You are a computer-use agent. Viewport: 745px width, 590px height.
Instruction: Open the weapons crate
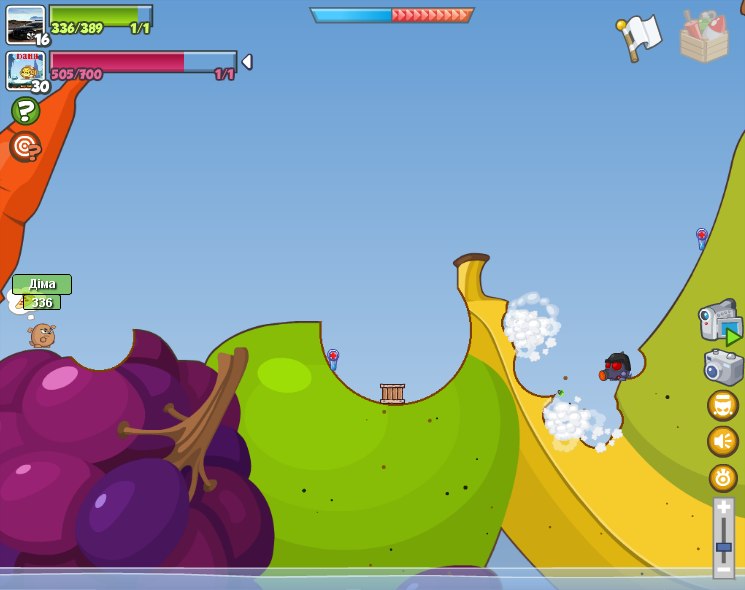click(x=704, y=38)
